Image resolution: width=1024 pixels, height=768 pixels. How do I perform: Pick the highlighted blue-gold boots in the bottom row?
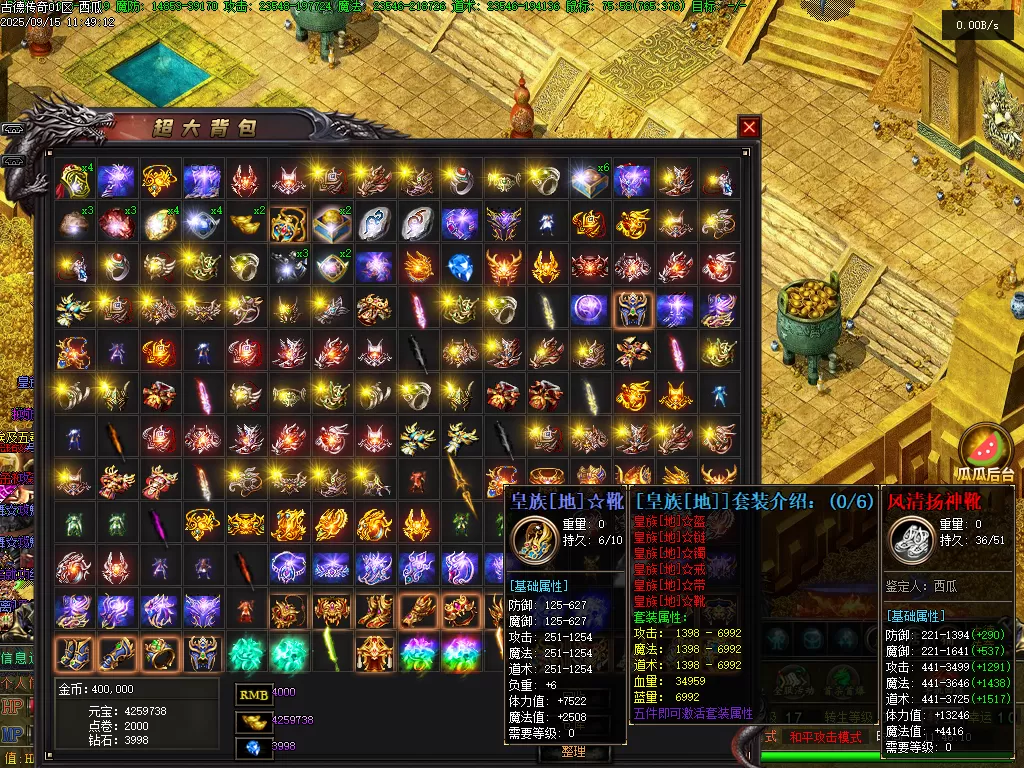point(74,653)
